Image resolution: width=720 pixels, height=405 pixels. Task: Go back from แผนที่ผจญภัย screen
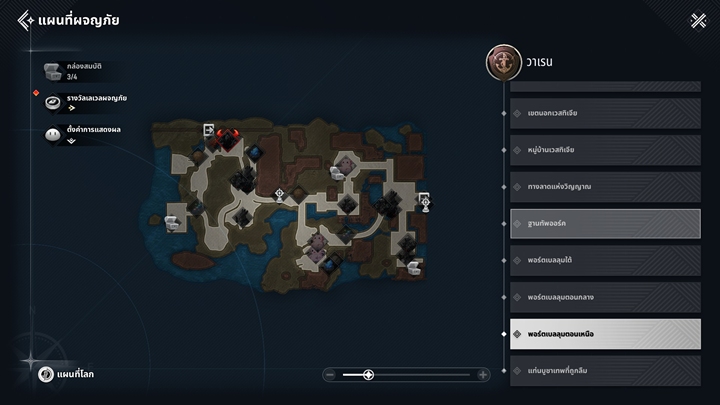point(25,20)
